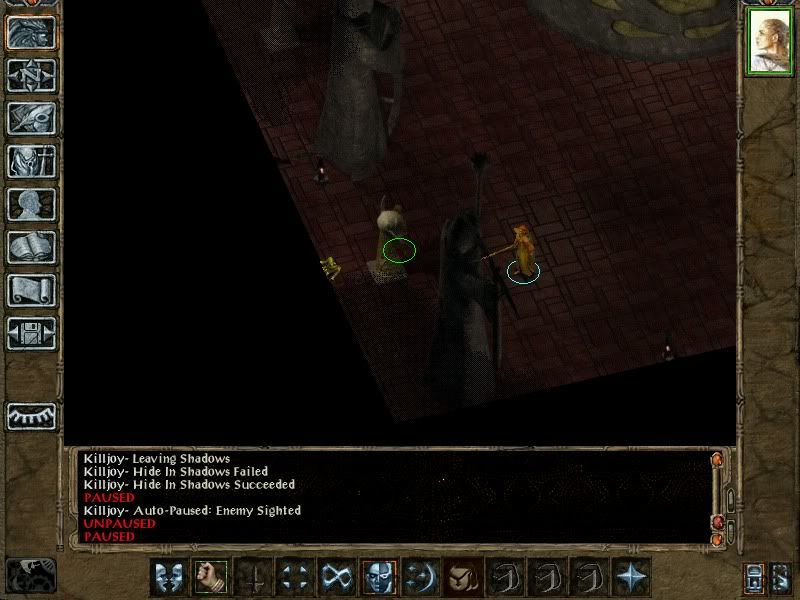The height and width of the screenshot is (600, 800).
Task: Open the options floppy disk button
Action: click(31, 334)
